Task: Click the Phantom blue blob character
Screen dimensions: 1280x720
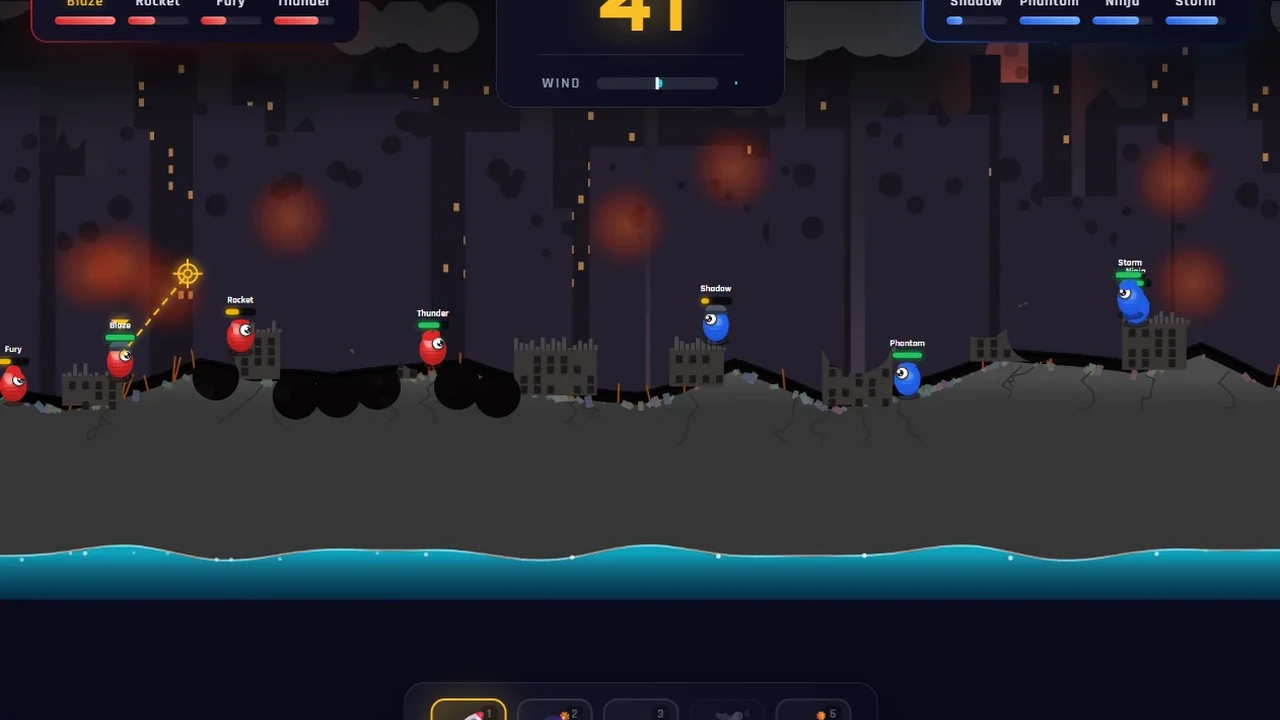Action: pos(904,377)
